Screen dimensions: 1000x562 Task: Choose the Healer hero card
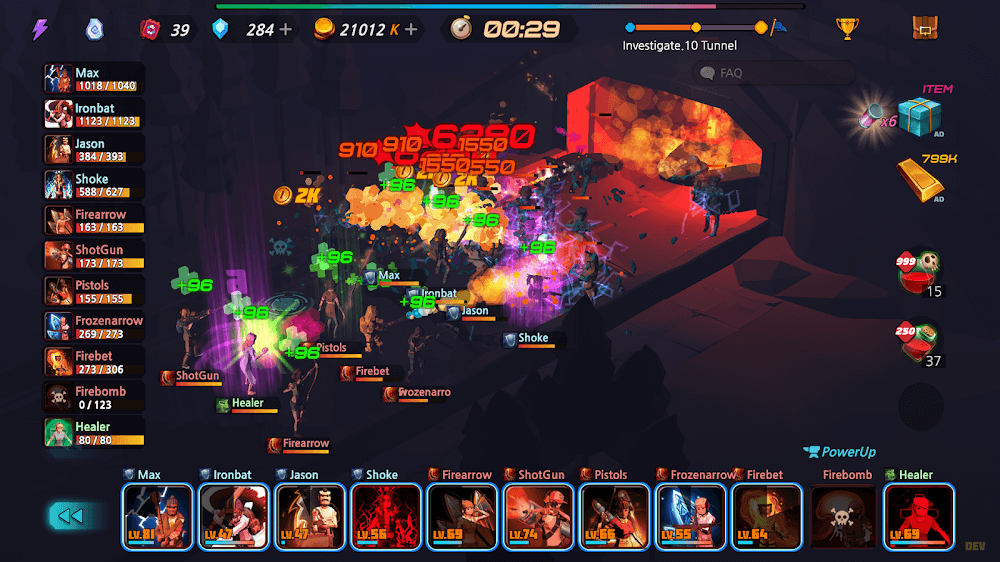(x=918, y=516)
